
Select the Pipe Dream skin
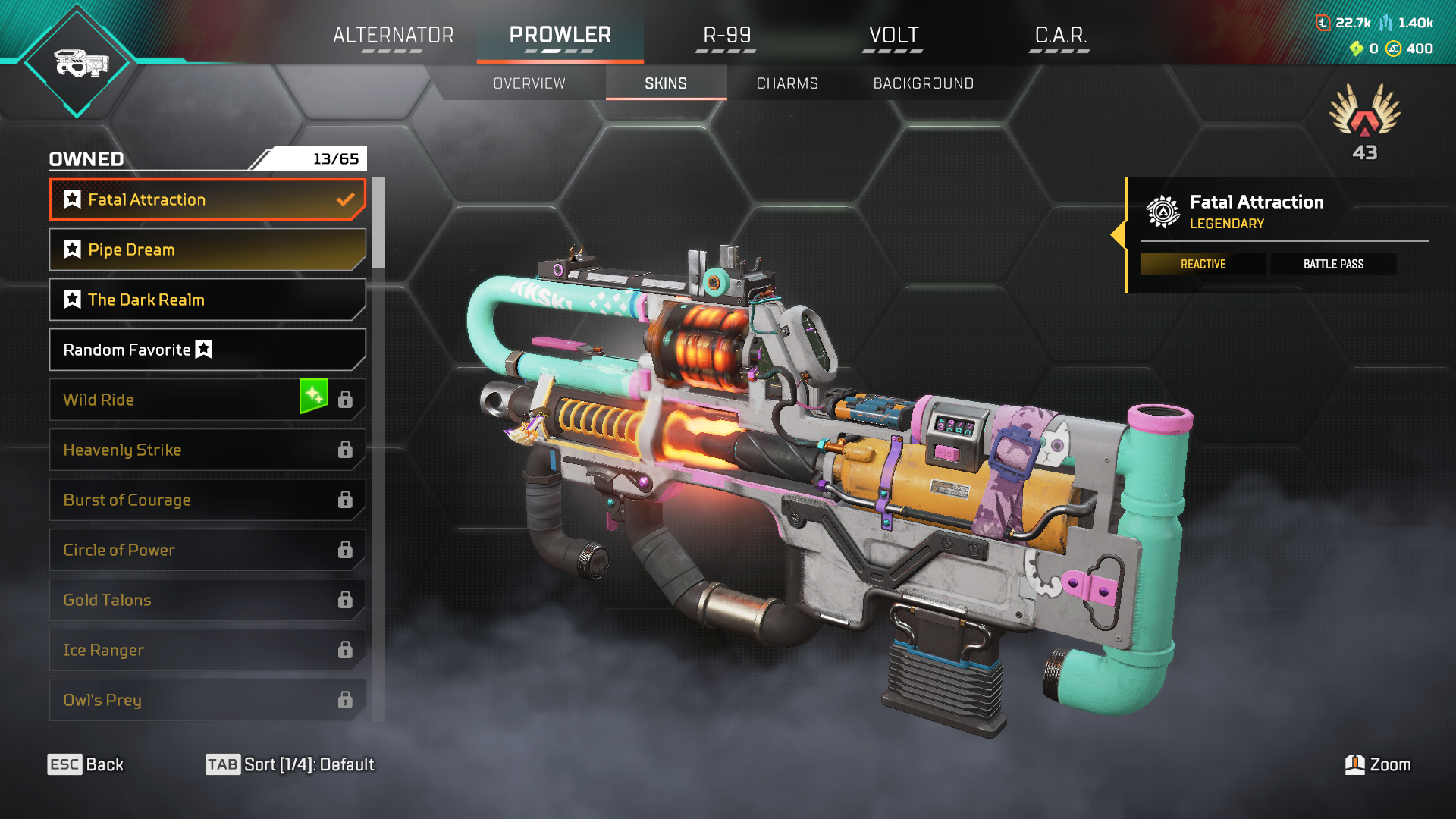click(207, 249)
